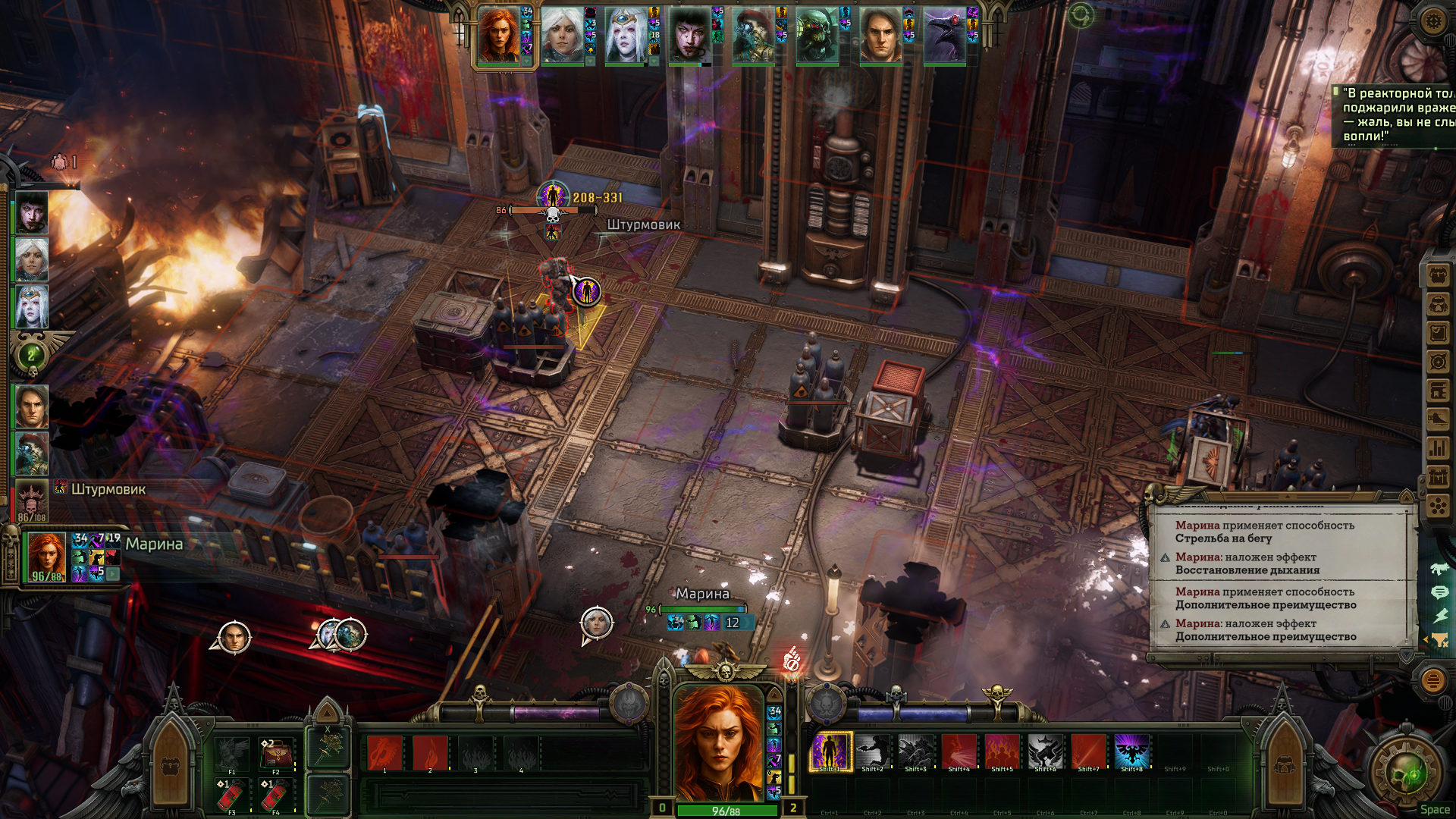Activate the blue eagle ability on Shift+8
This screenshot has height=819, width=1456.
[1131, 752]
